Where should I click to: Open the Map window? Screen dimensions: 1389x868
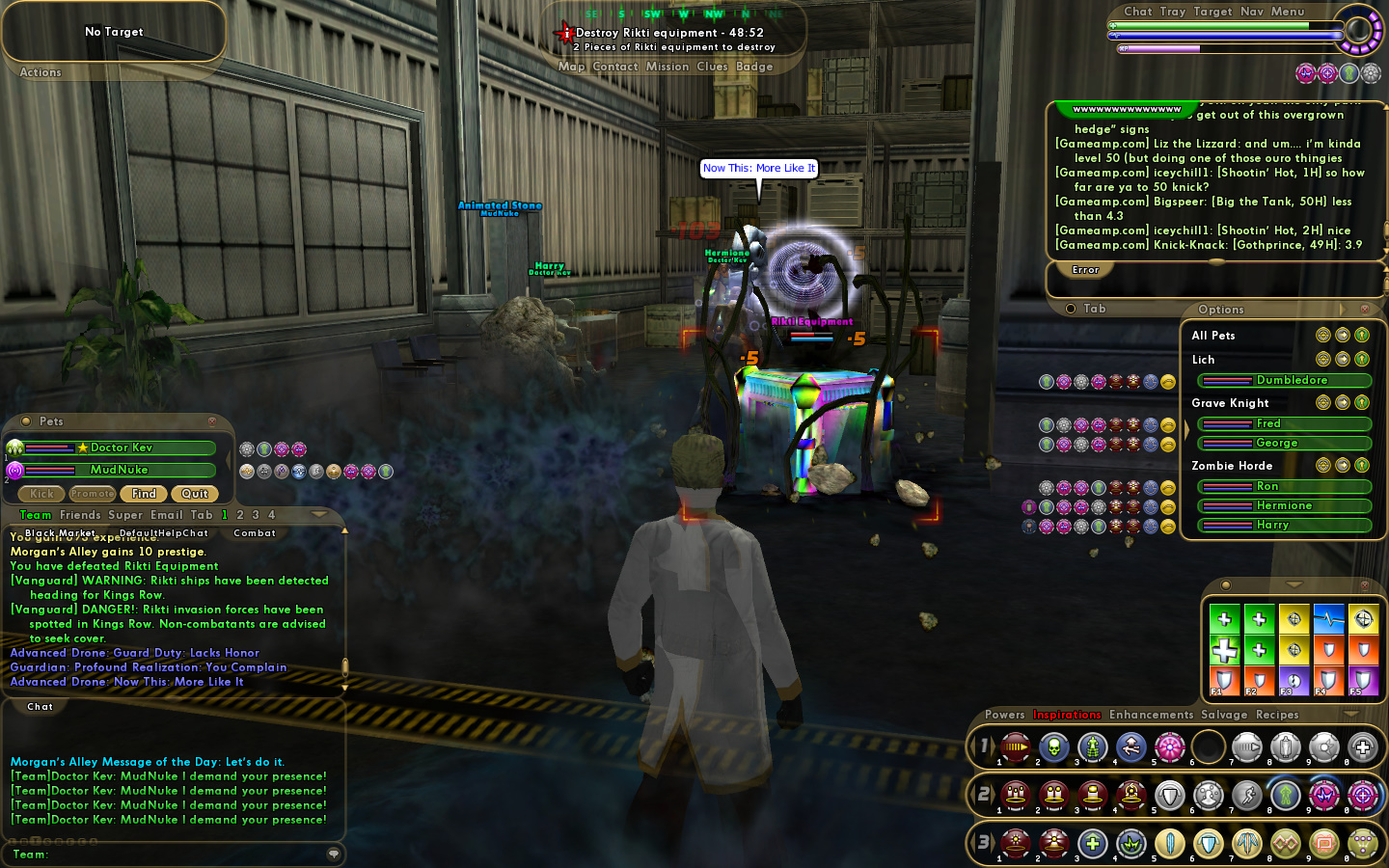pos(571,67)
